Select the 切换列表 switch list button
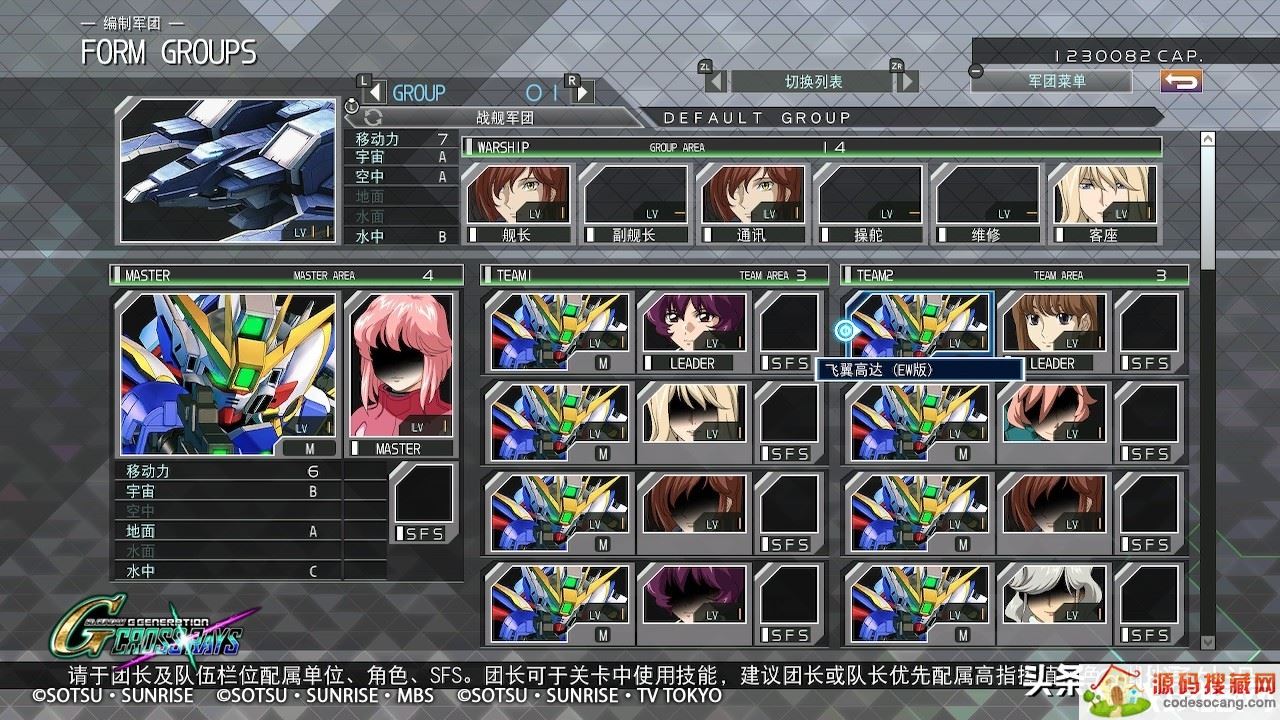 point(812,81)
